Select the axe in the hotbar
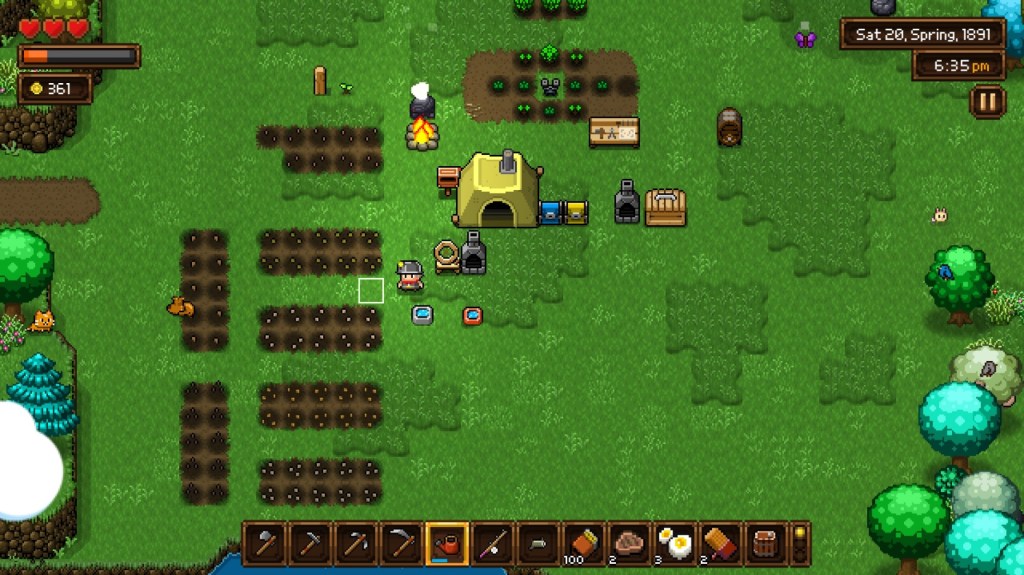Screen dimensions: 1024x575 click(x=264, y=543)
